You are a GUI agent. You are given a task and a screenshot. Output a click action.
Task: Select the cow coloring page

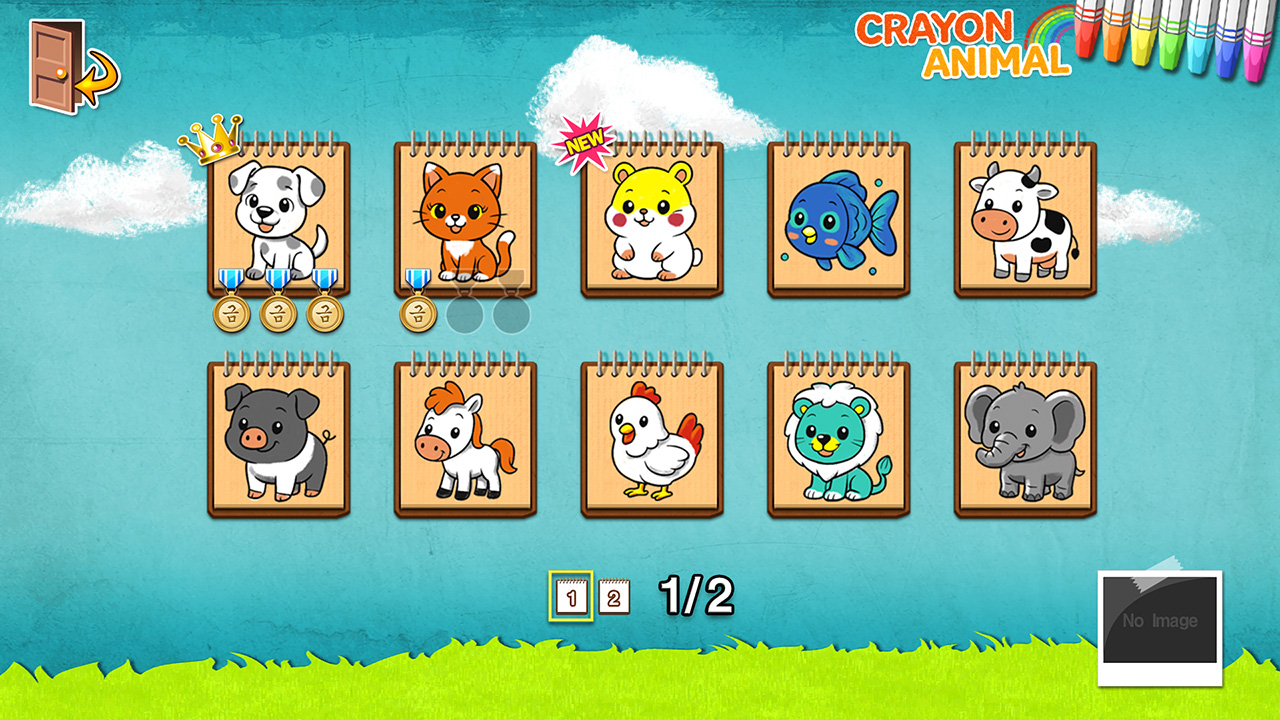pos(1021,215)
